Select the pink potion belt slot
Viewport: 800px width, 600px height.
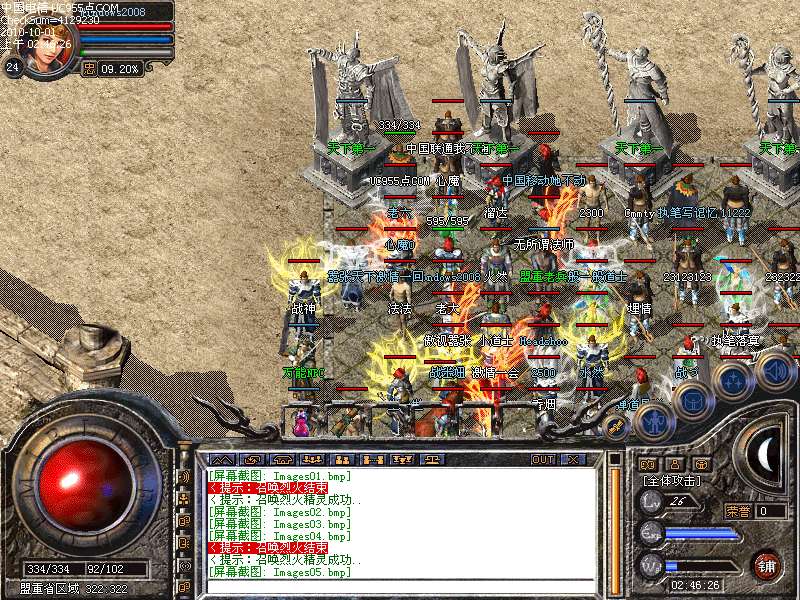pyautogui.click(x=300, y=424)
